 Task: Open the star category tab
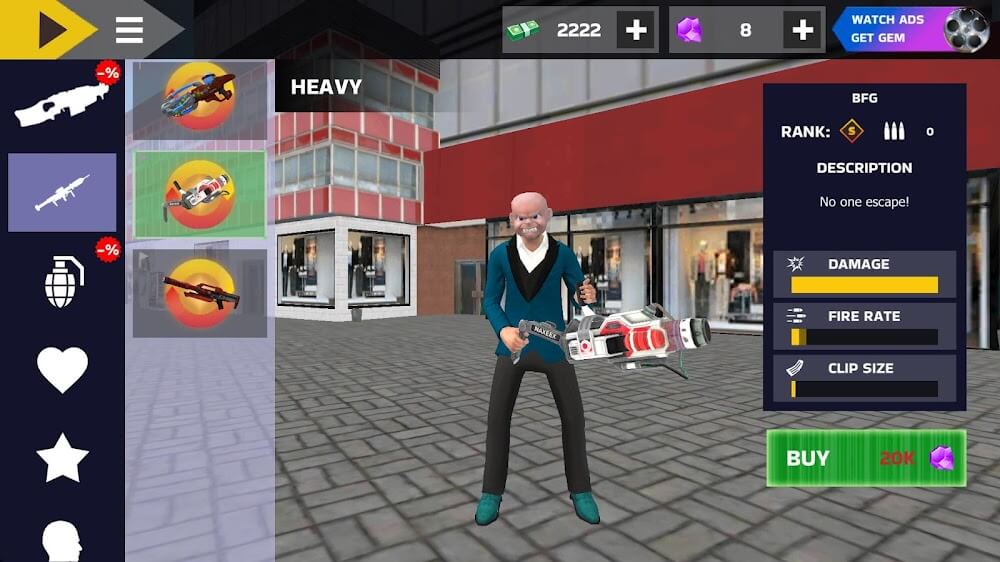click(62, 458)
